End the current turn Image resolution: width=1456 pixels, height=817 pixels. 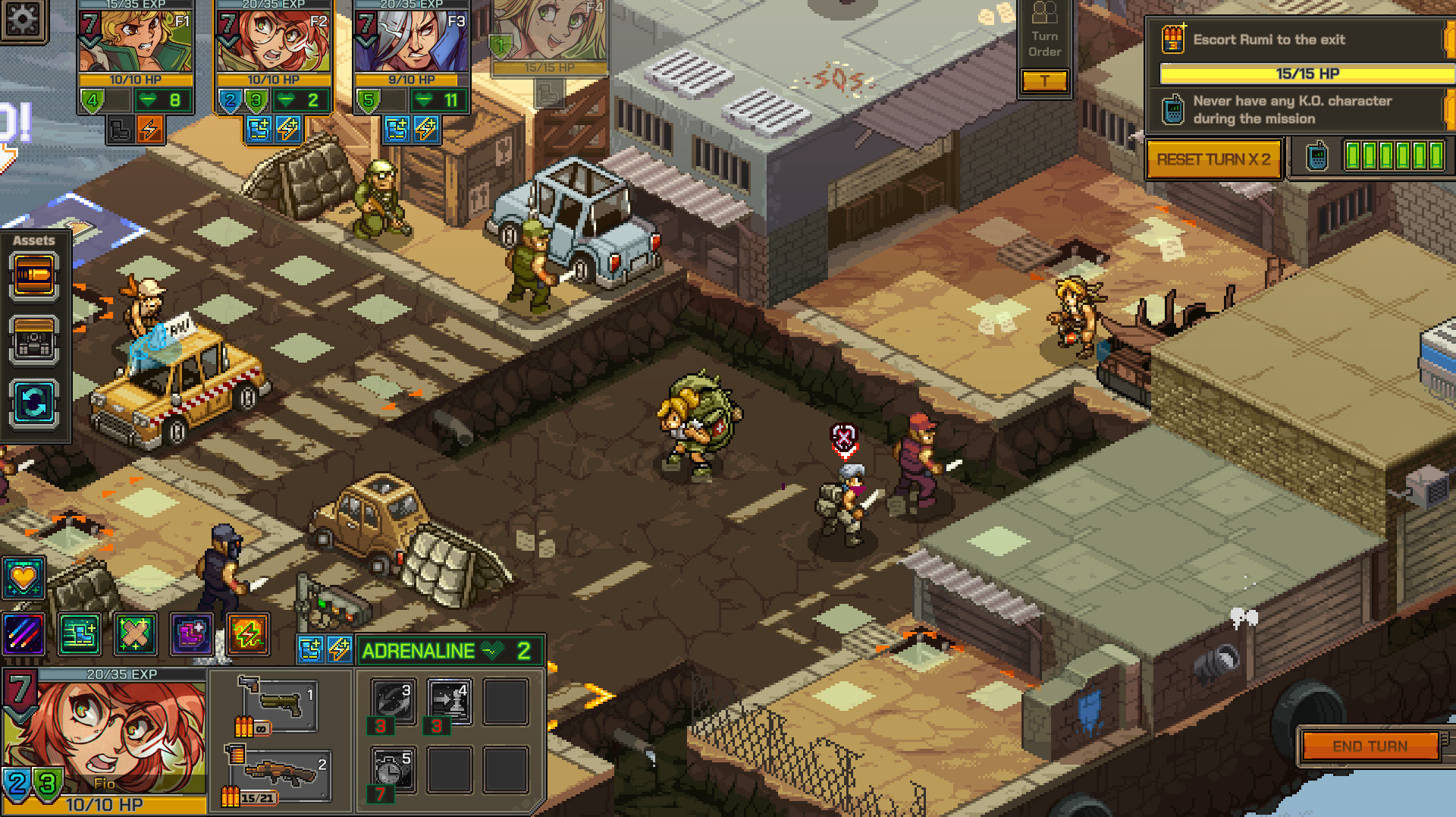[1370, 746]
